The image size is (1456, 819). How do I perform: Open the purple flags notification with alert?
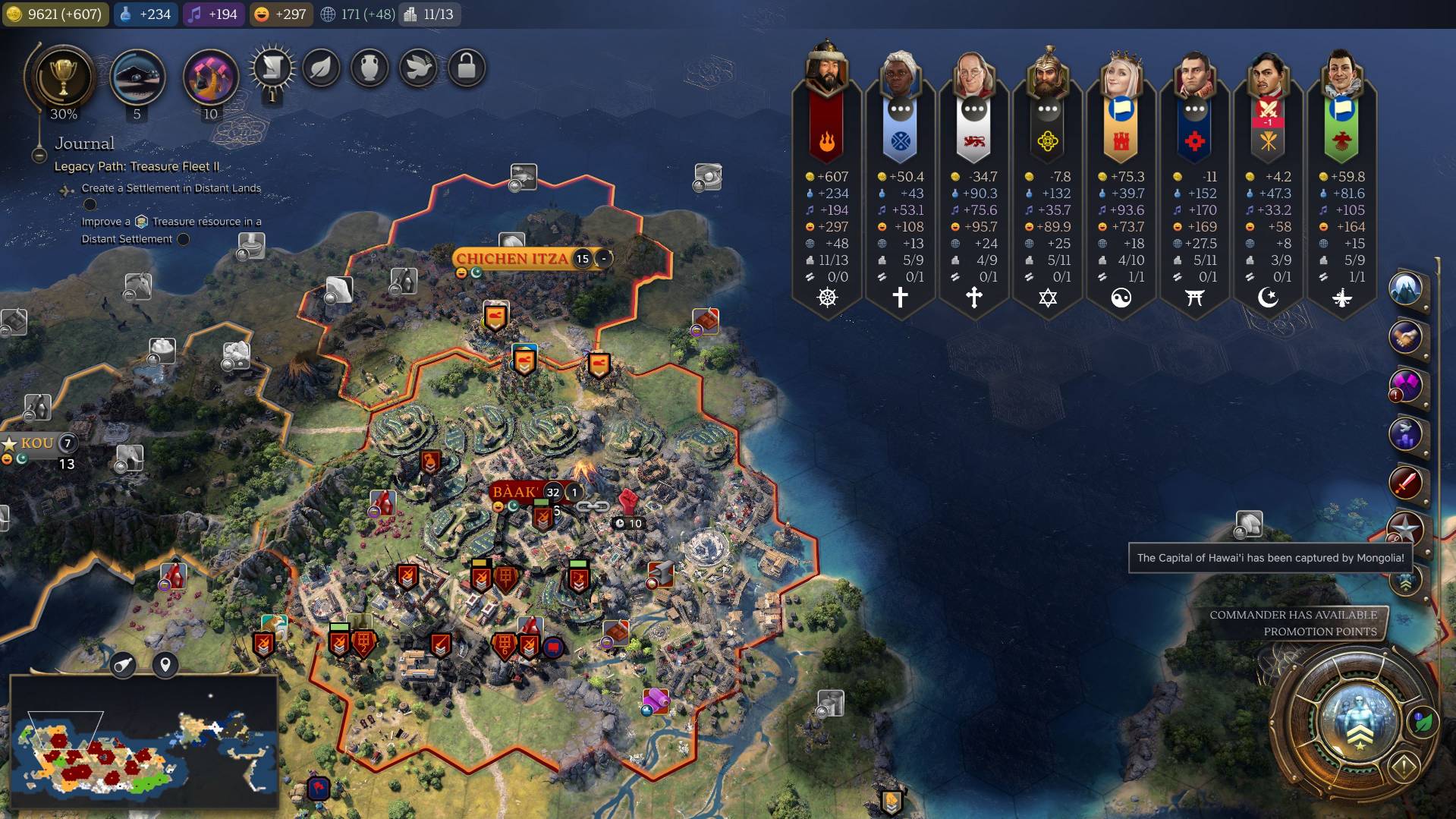click(1405, 386)
